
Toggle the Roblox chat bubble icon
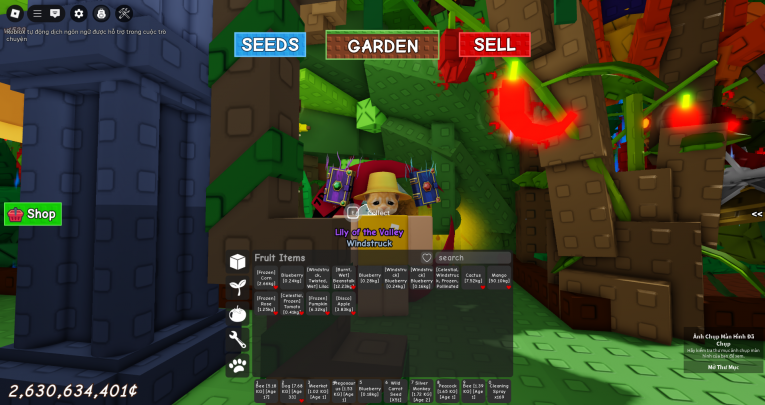tap(55, 14)
